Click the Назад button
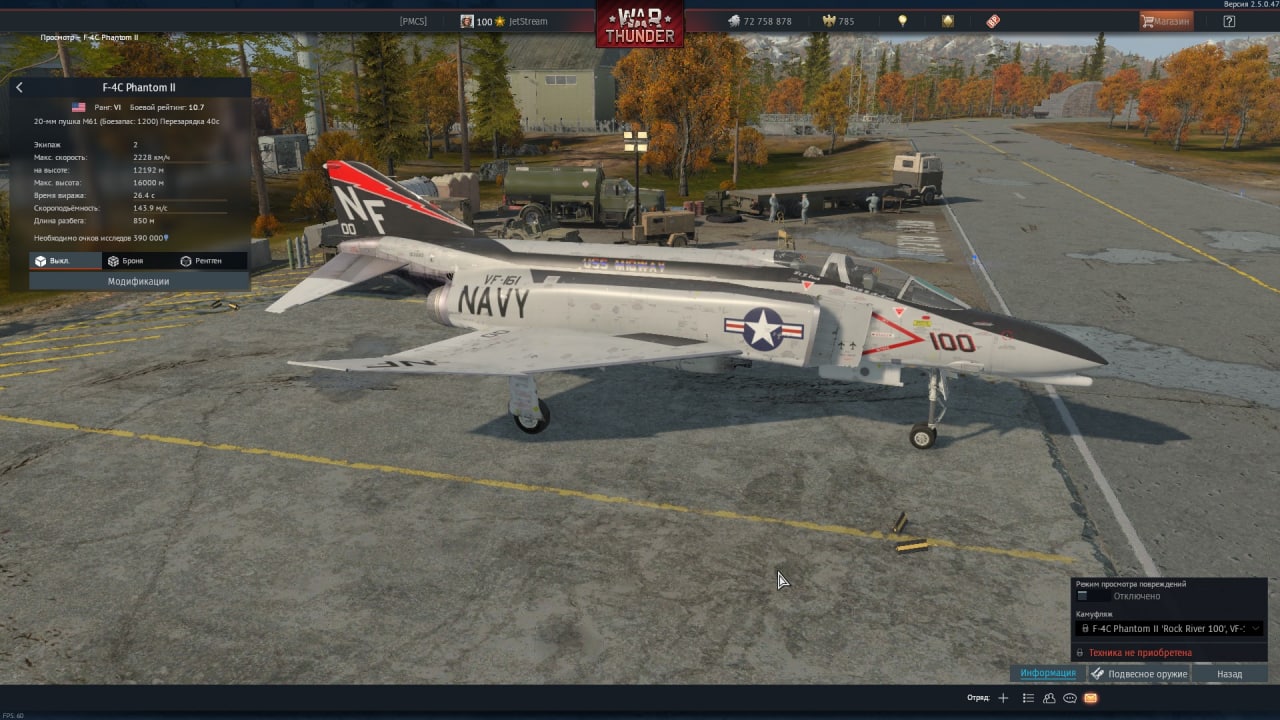The width and height of the screenshot is (1280, 720). tap(1229, 674)
